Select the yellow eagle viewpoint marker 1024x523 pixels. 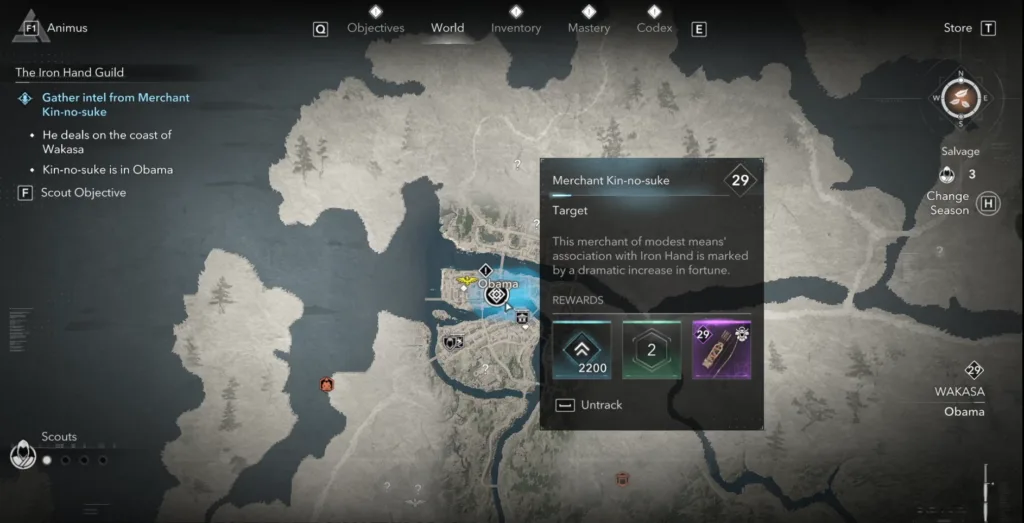[x=466, y=283]
